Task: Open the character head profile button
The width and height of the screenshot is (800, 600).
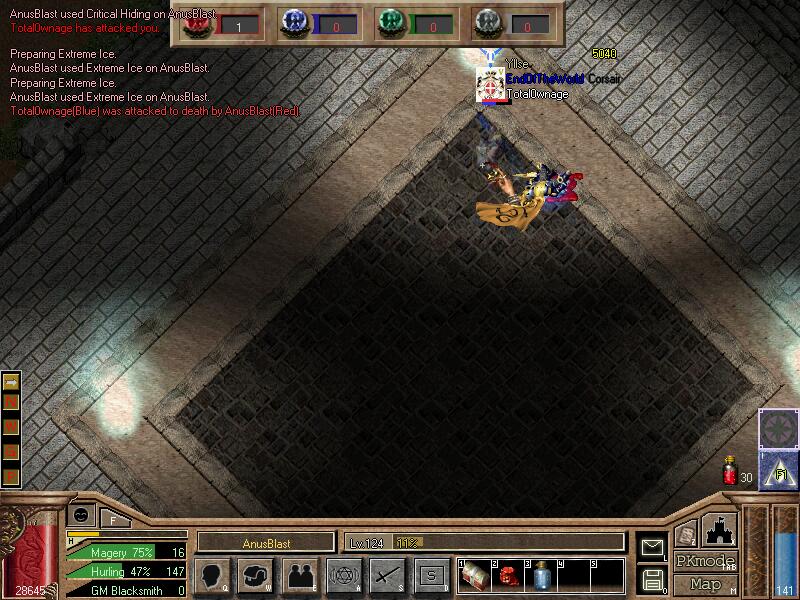Action: point(212,575)
